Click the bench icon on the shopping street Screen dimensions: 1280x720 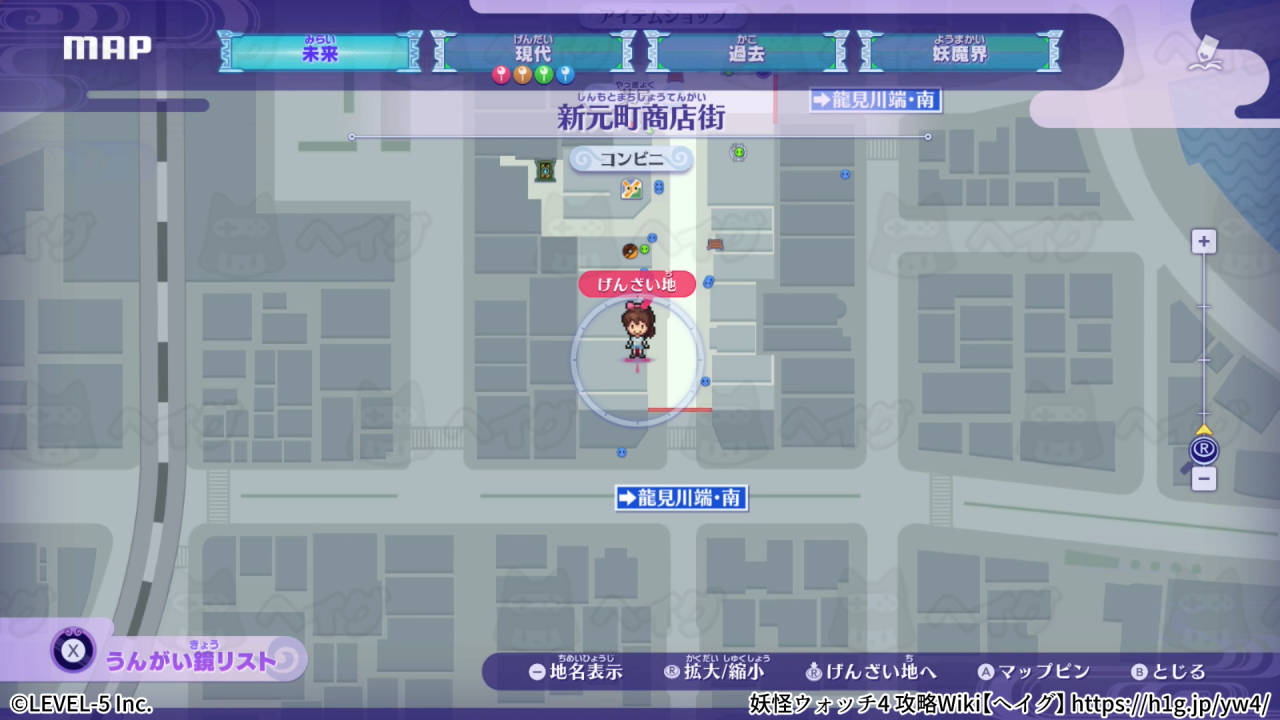[716, 244]
